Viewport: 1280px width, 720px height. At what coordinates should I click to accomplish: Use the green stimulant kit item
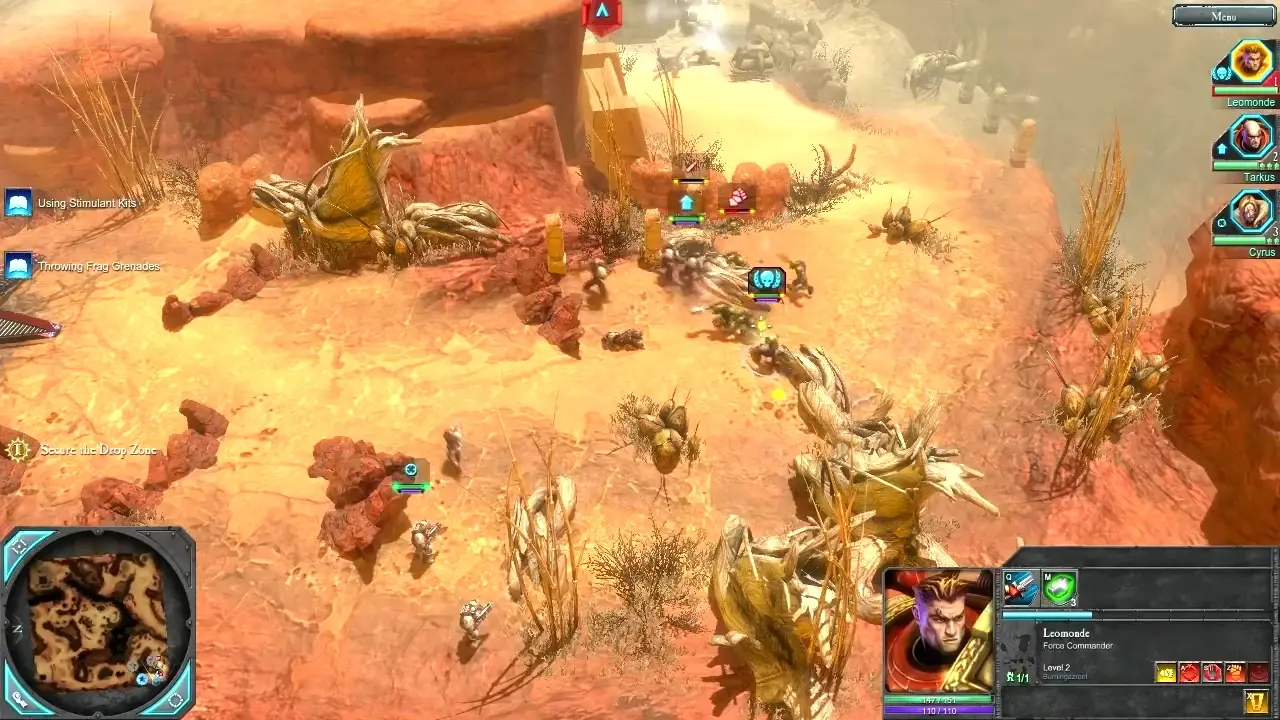1059,588
